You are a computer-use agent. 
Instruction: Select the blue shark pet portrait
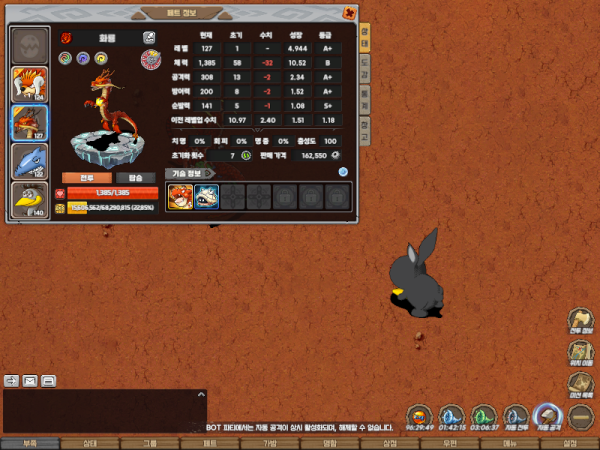pyautogui.click(x=29, y=161)
